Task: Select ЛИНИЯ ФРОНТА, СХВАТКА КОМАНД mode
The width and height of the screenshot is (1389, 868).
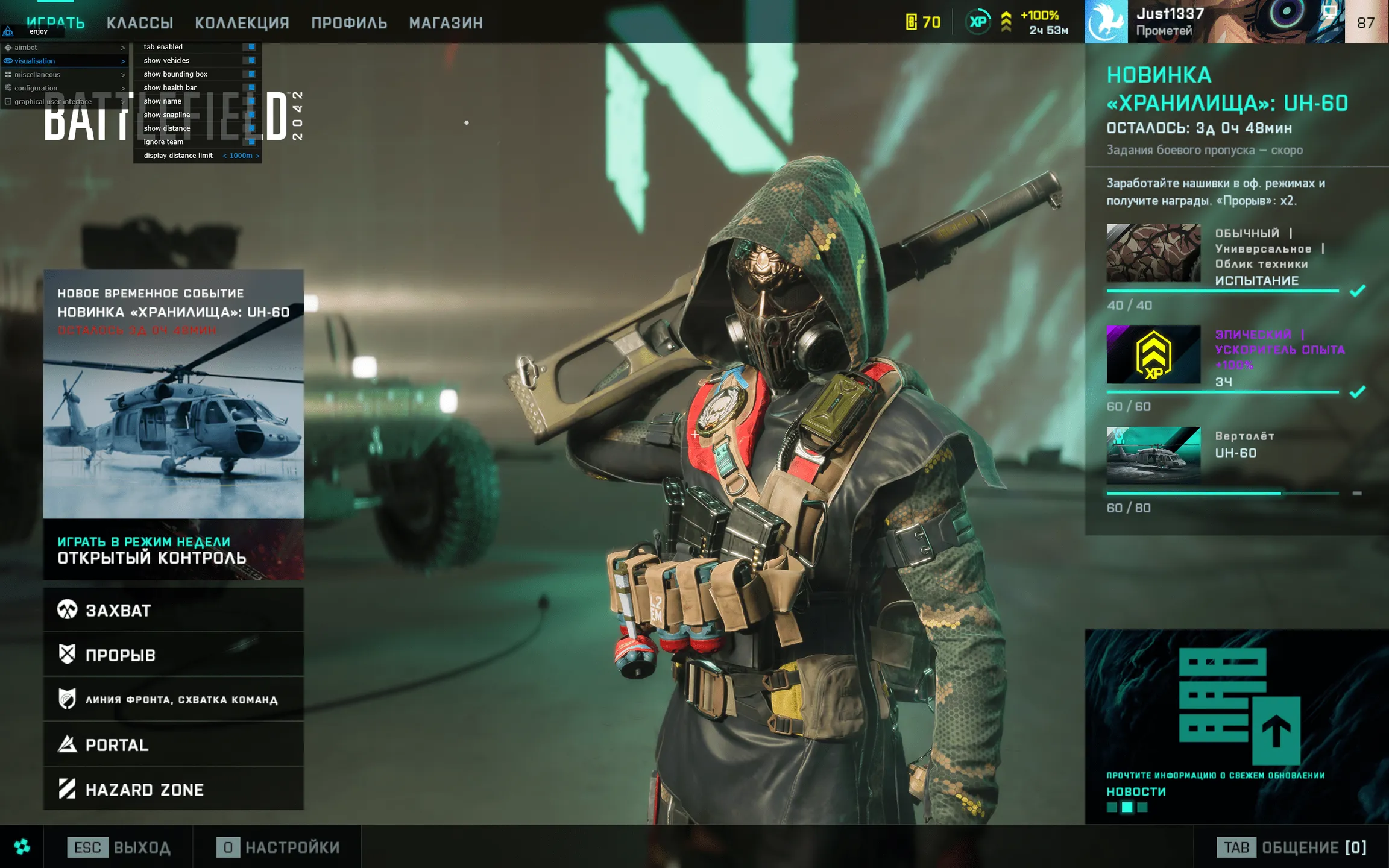Action: pyautogui.click(x=174, y=699)
